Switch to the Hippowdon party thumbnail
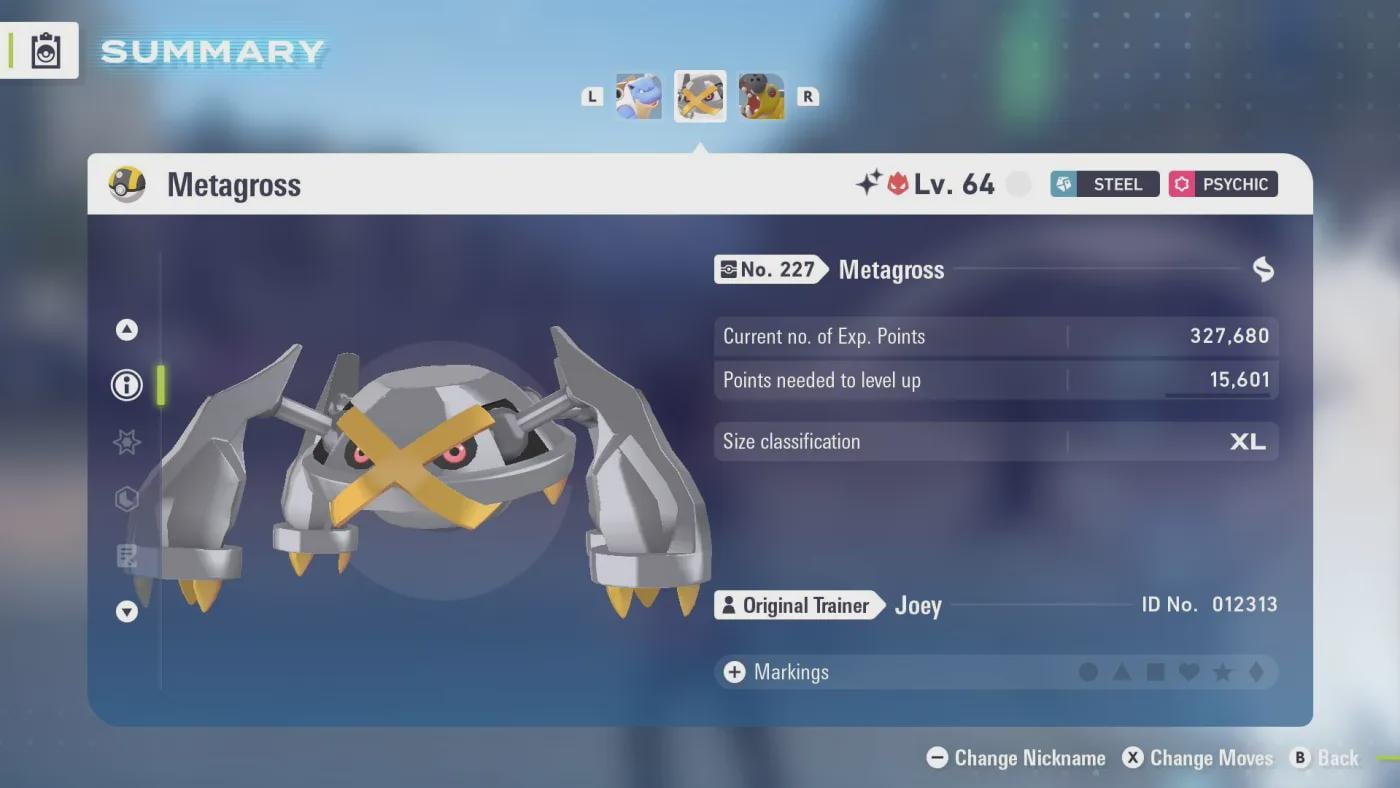 pos(762,97)
